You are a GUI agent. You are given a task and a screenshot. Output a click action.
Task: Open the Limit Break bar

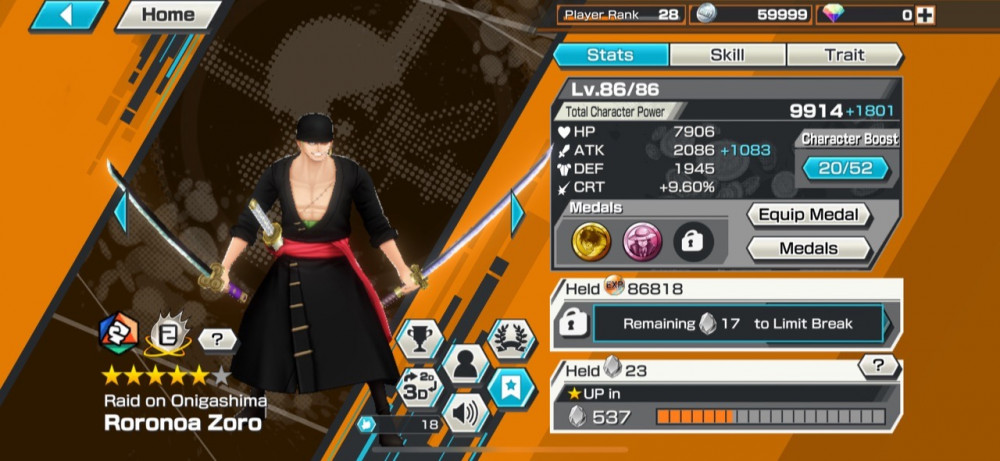738,324
